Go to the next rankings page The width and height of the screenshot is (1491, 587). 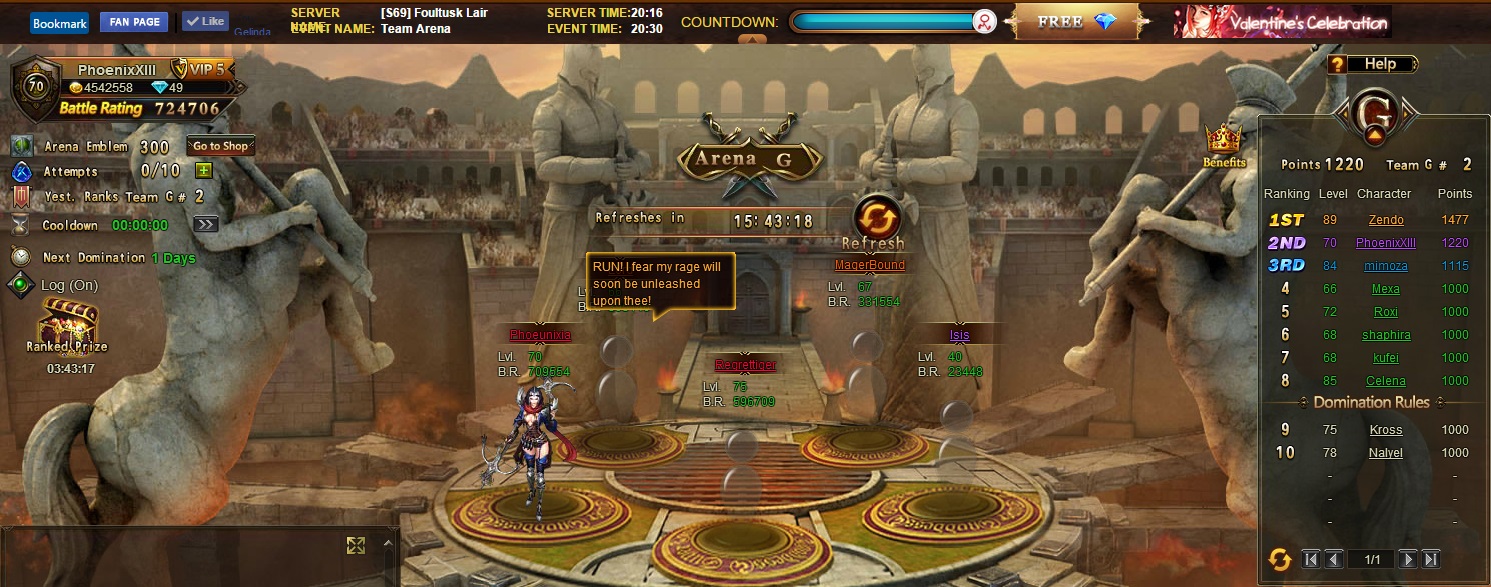(x=1407, y=559)
